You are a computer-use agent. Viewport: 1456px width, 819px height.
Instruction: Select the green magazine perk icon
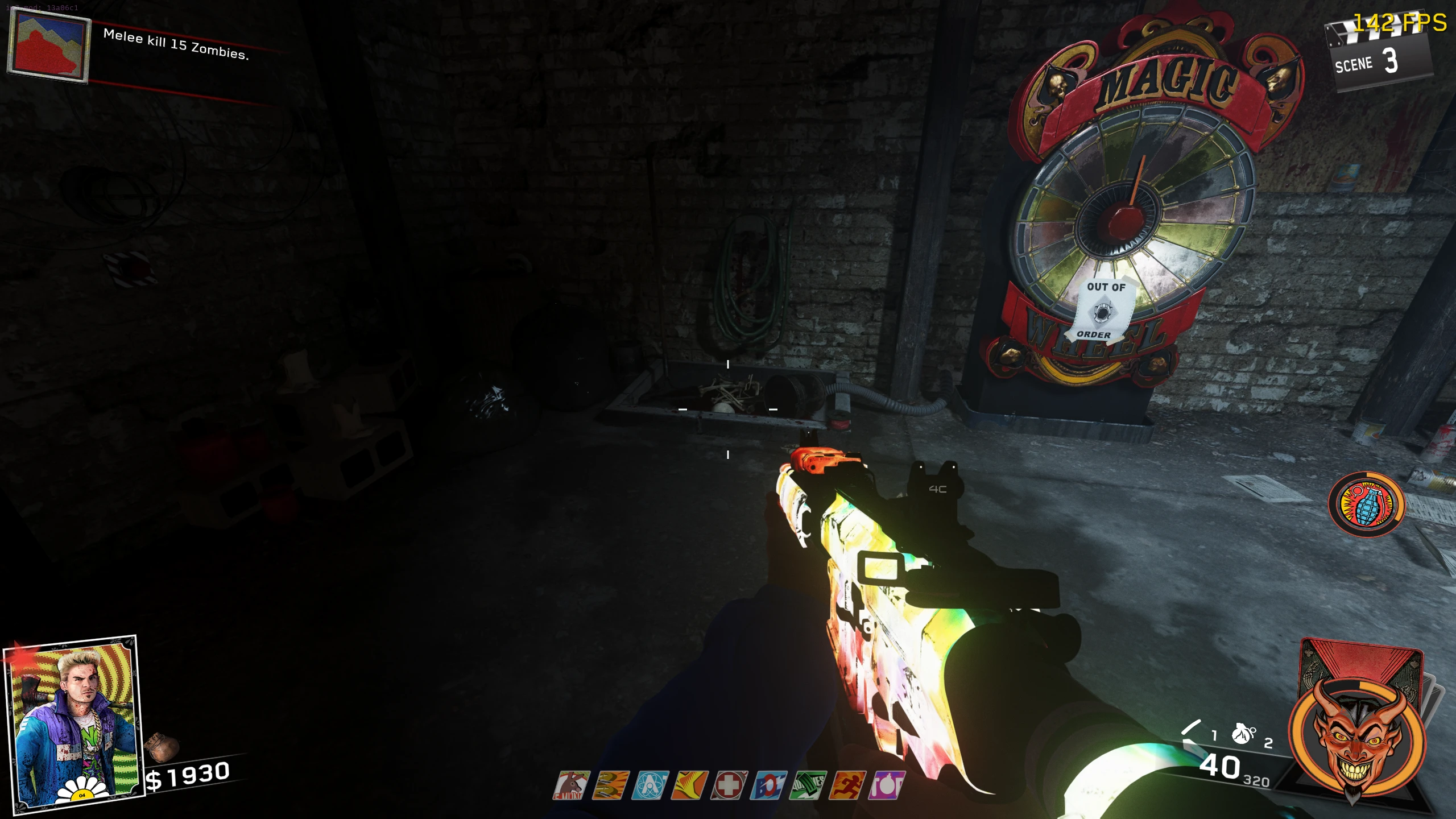[808, 785]
